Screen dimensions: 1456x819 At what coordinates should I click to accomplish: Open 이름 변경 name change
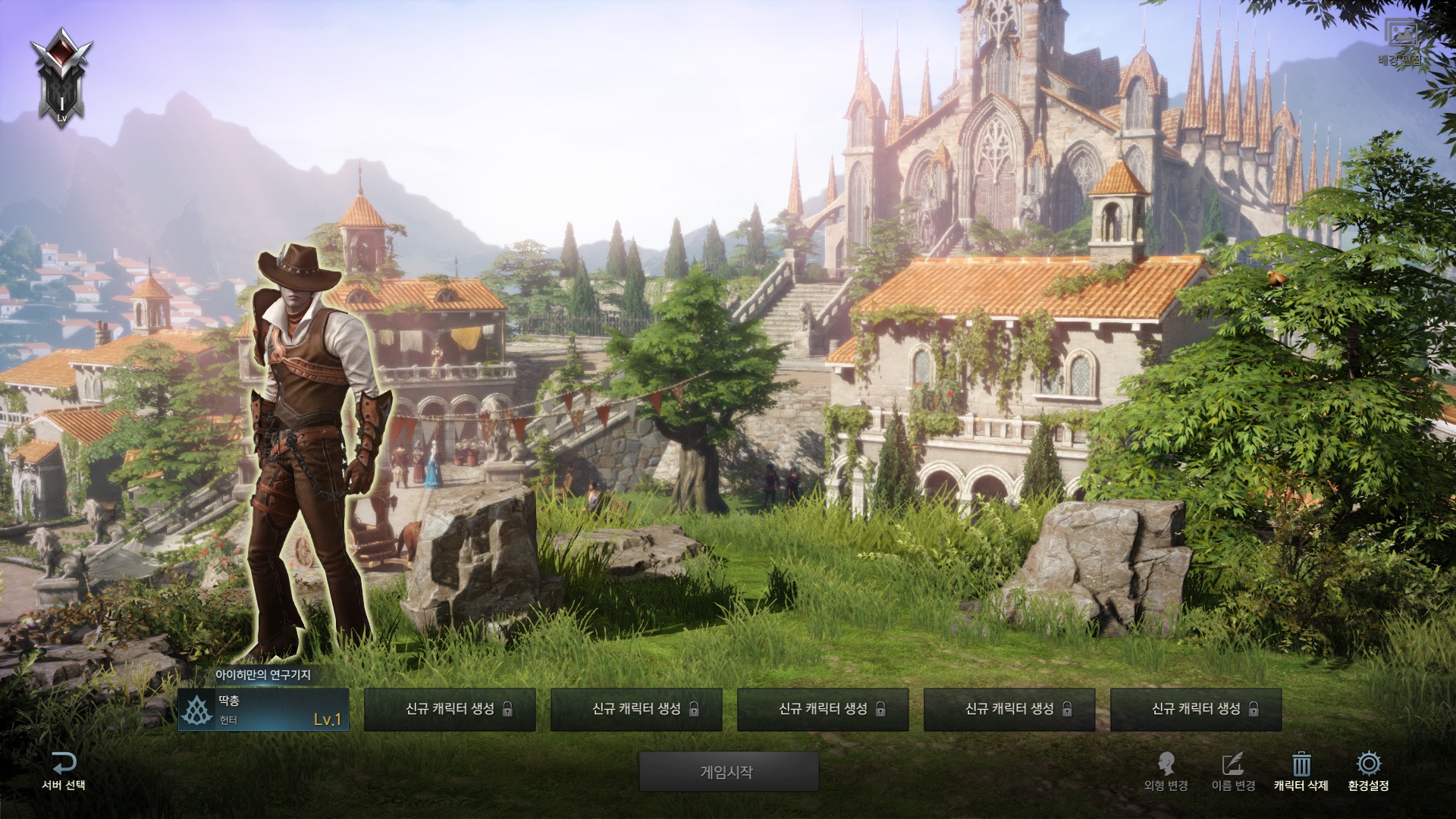coord(1233,771)
